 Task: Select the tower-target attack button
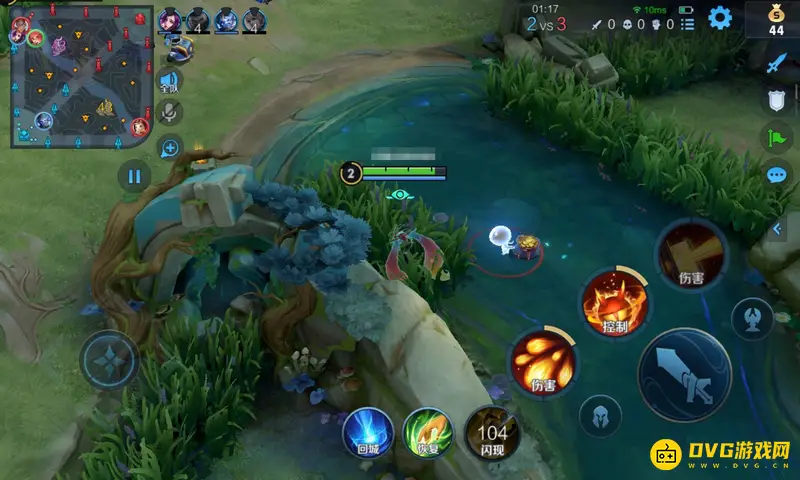(x=752, y=319)
